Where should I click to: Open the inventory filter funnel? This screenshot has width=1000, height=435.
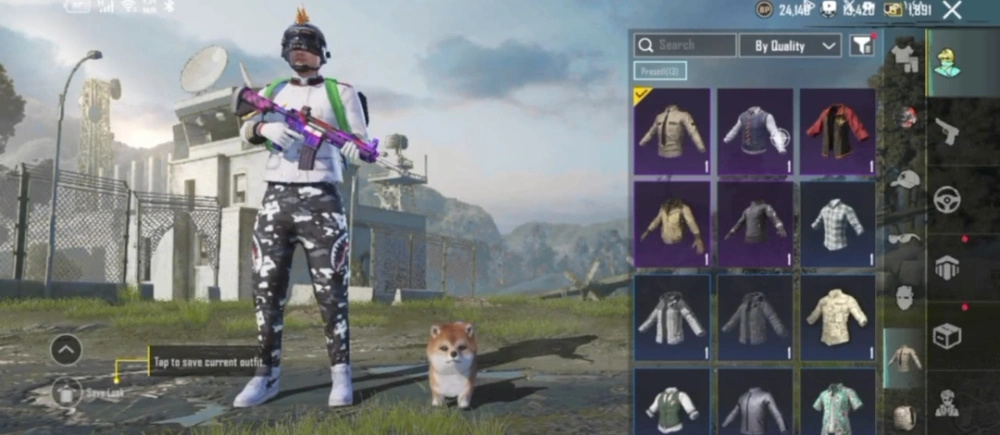[x=860, y=45]
